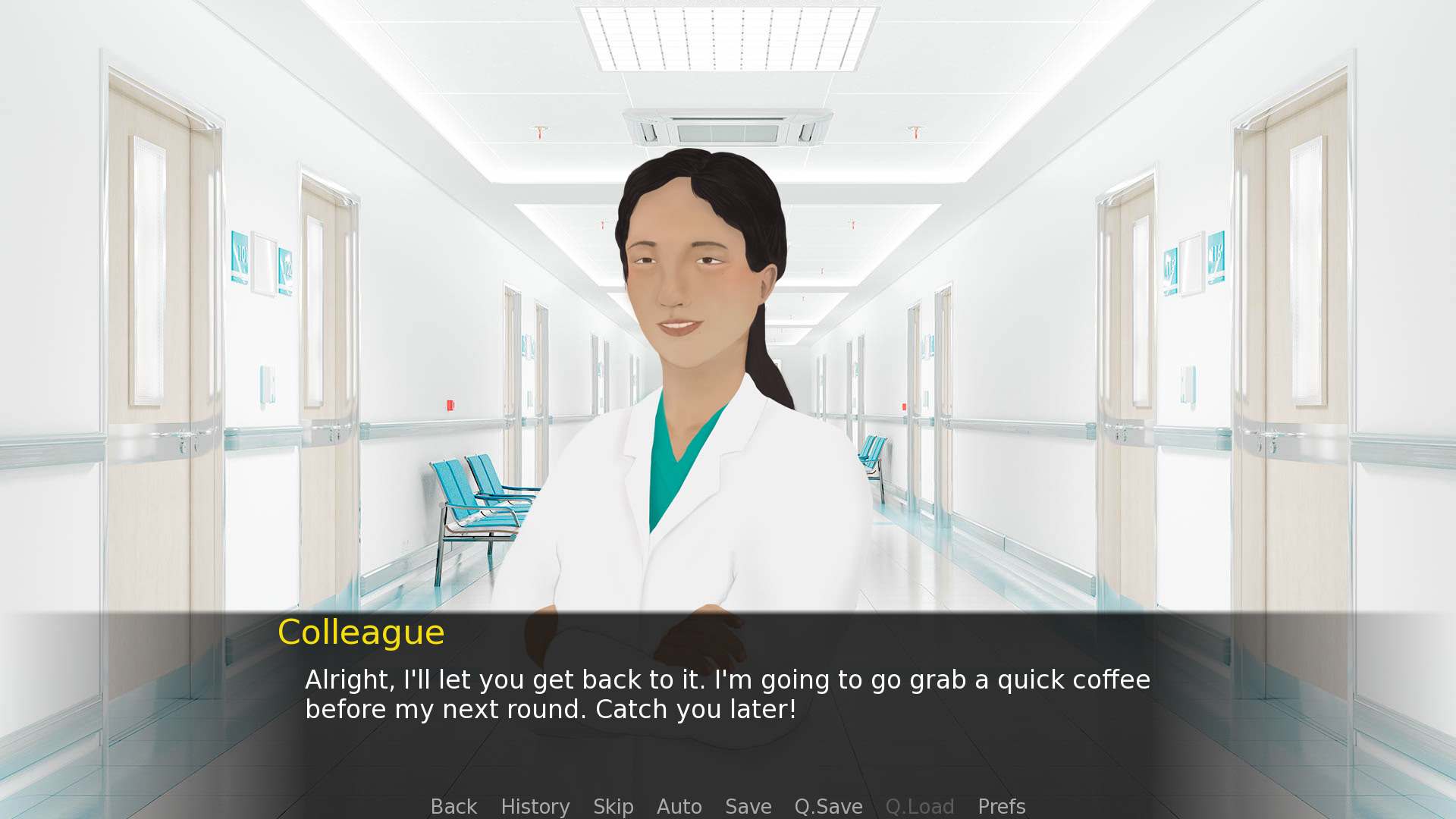Click Back to rewind the dialogue
This screenshot has width=1456, height=819.
point(453,806)
